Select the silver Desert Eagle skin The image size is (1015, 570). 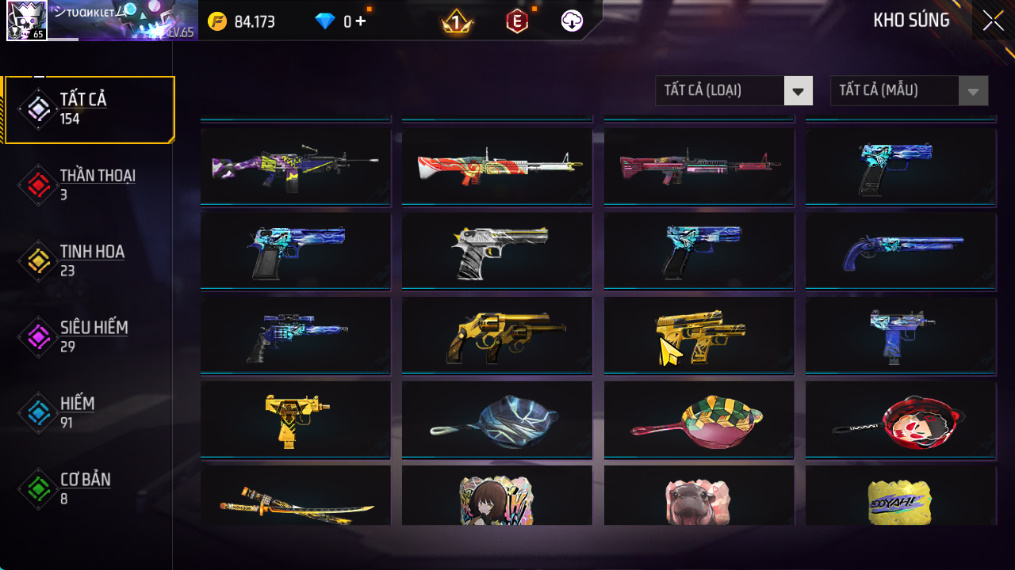coord(497,251)
